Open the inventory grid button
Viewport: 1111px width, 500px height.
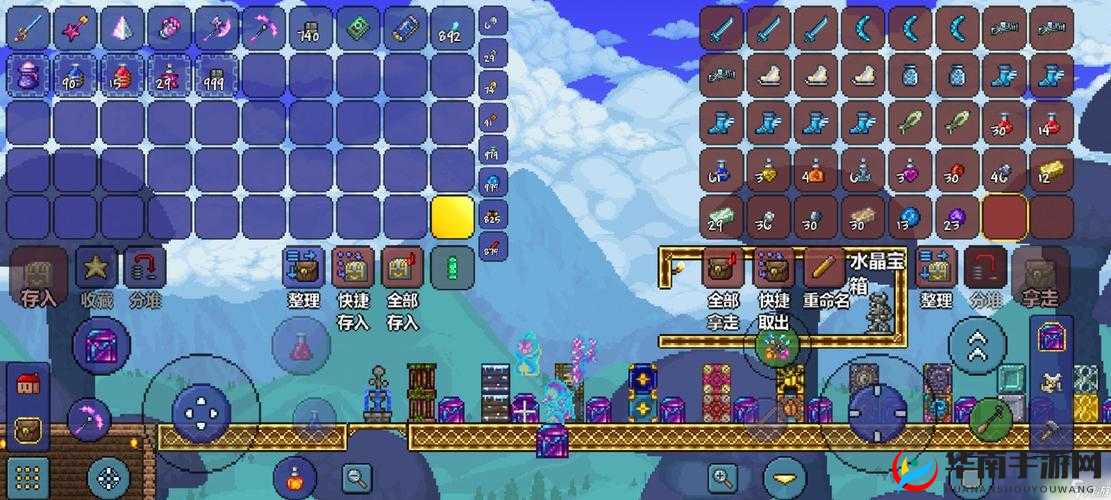[28, 477]
